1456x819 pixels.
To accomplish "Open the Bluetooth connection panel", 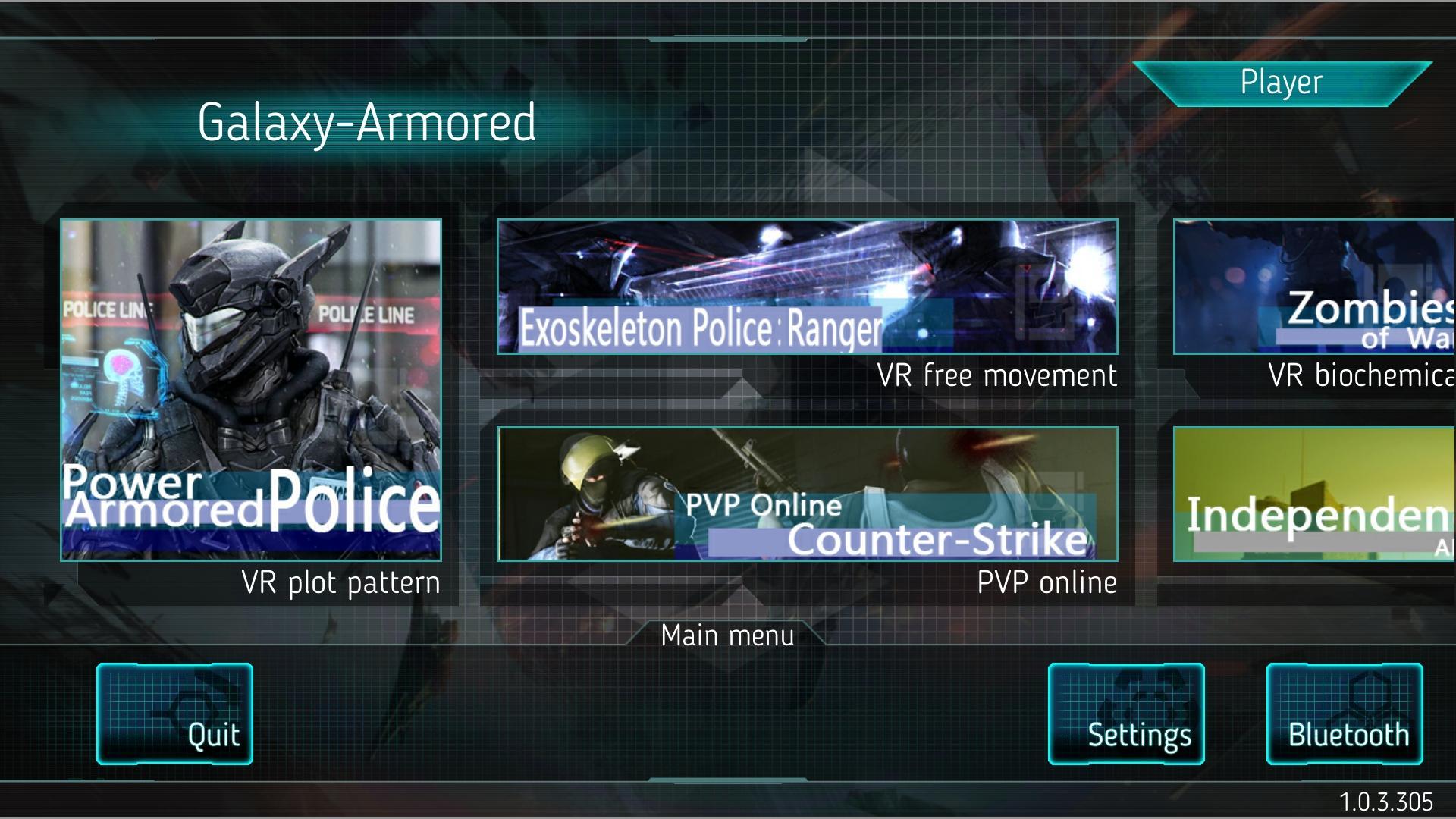I will pos(1345,713).
